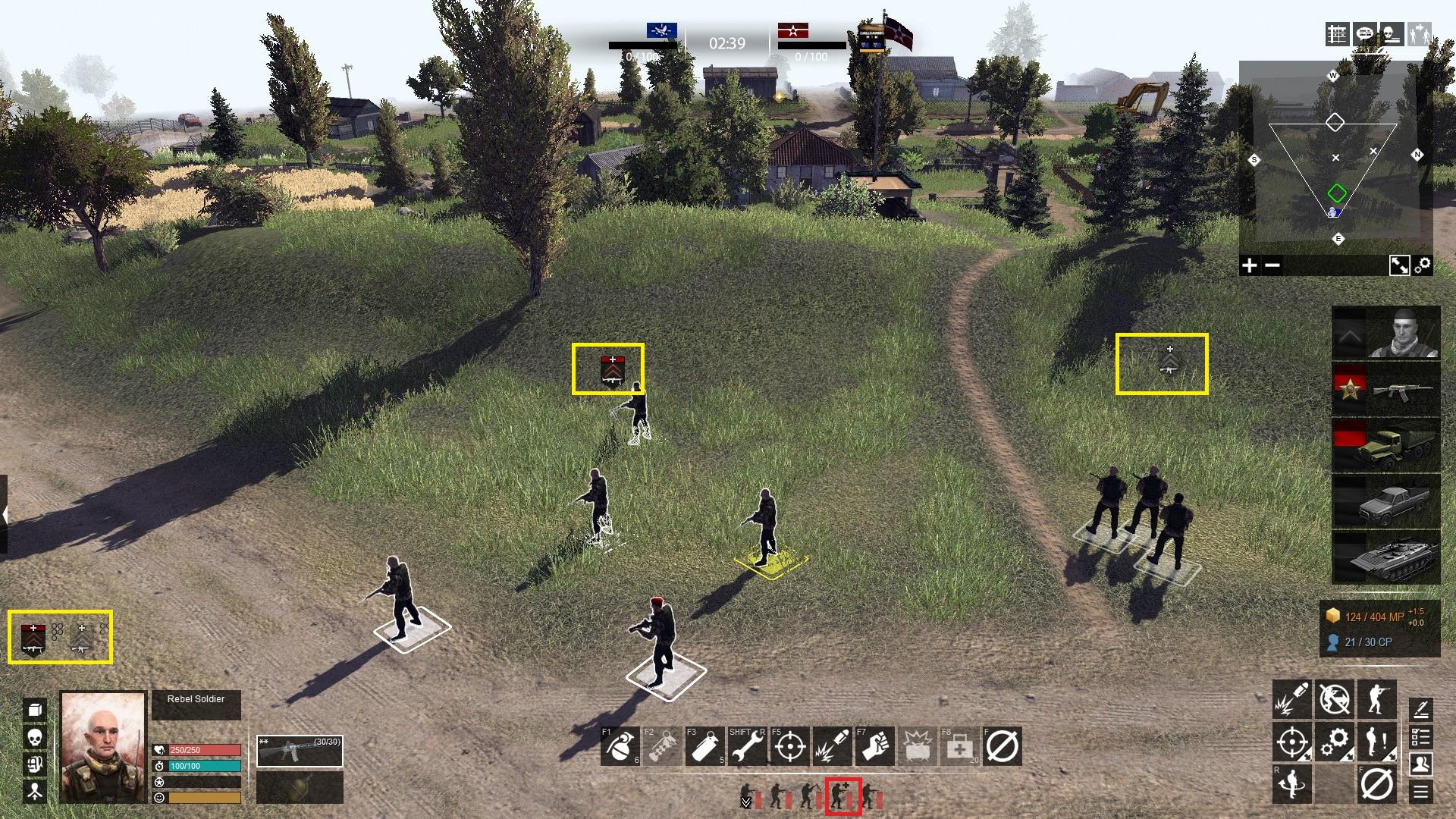Choose the military truck unit card
This screenshot has width=1456, height=819.
pyautogui.click(x=1385, y=446)
